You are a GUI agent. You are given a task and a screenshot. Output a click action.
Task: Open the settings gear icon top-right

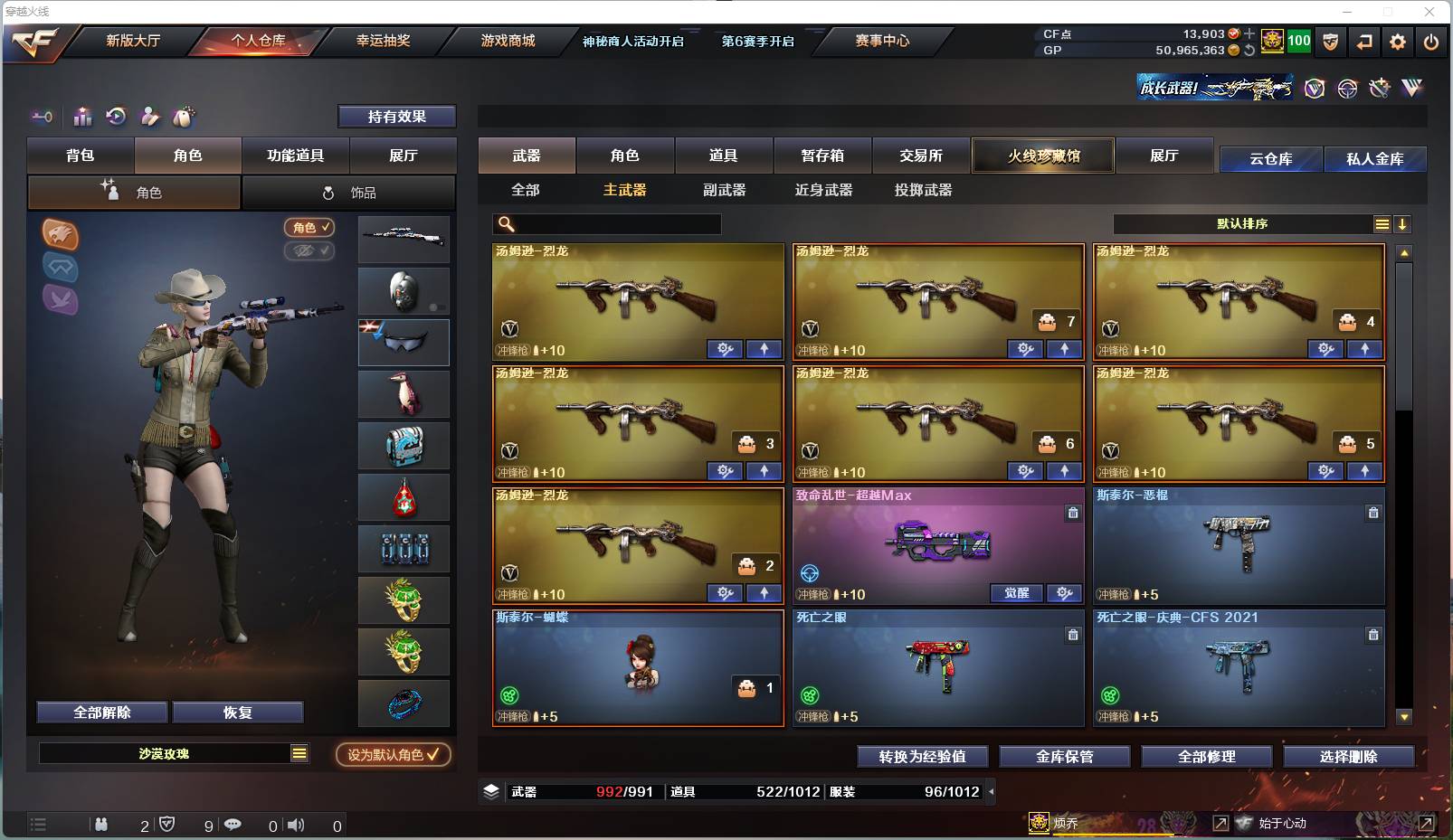coord(1398,42)
